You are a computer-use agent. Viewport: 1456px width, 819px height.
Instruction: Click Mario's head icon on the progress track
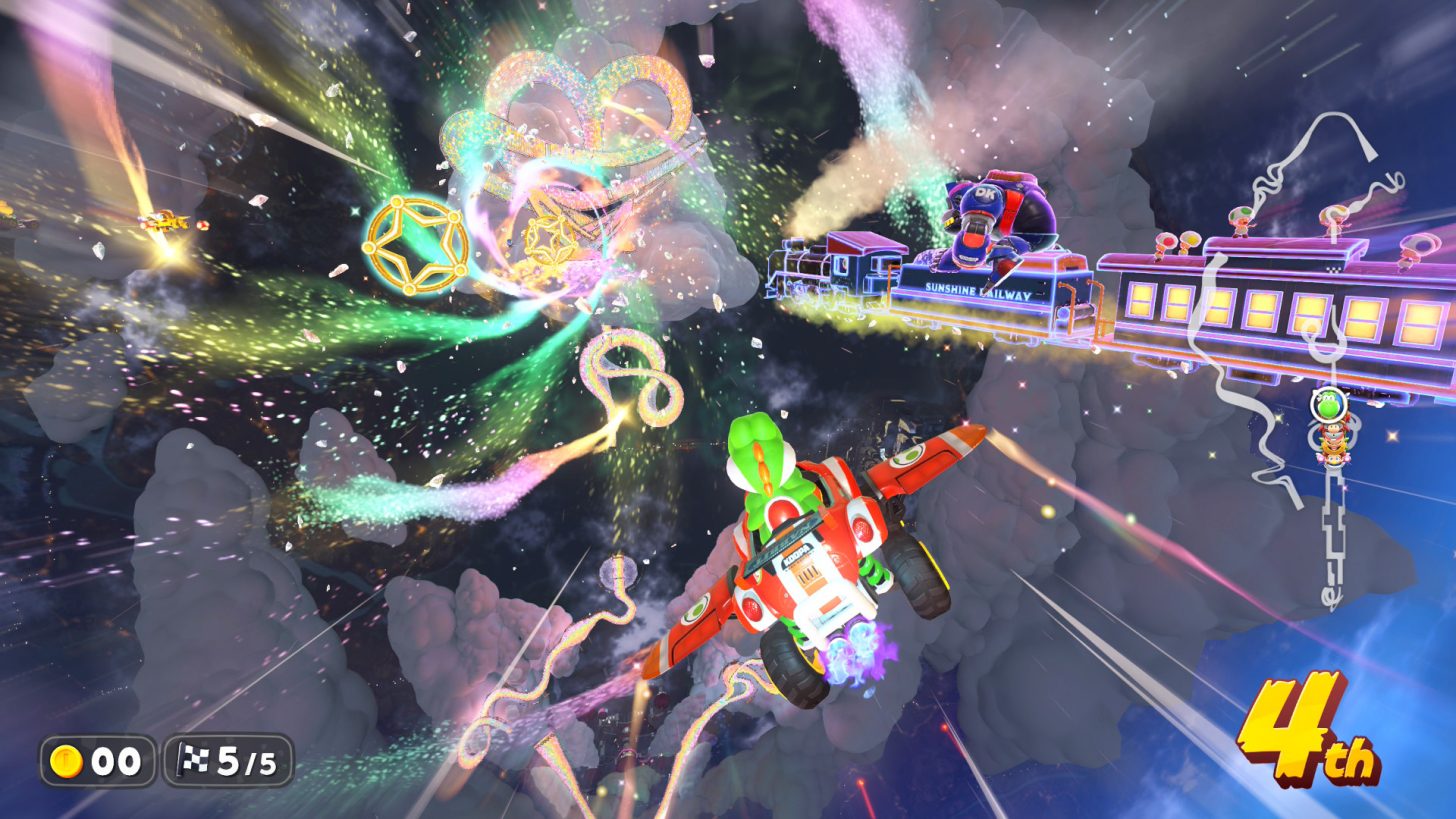tap(1333, 428)
